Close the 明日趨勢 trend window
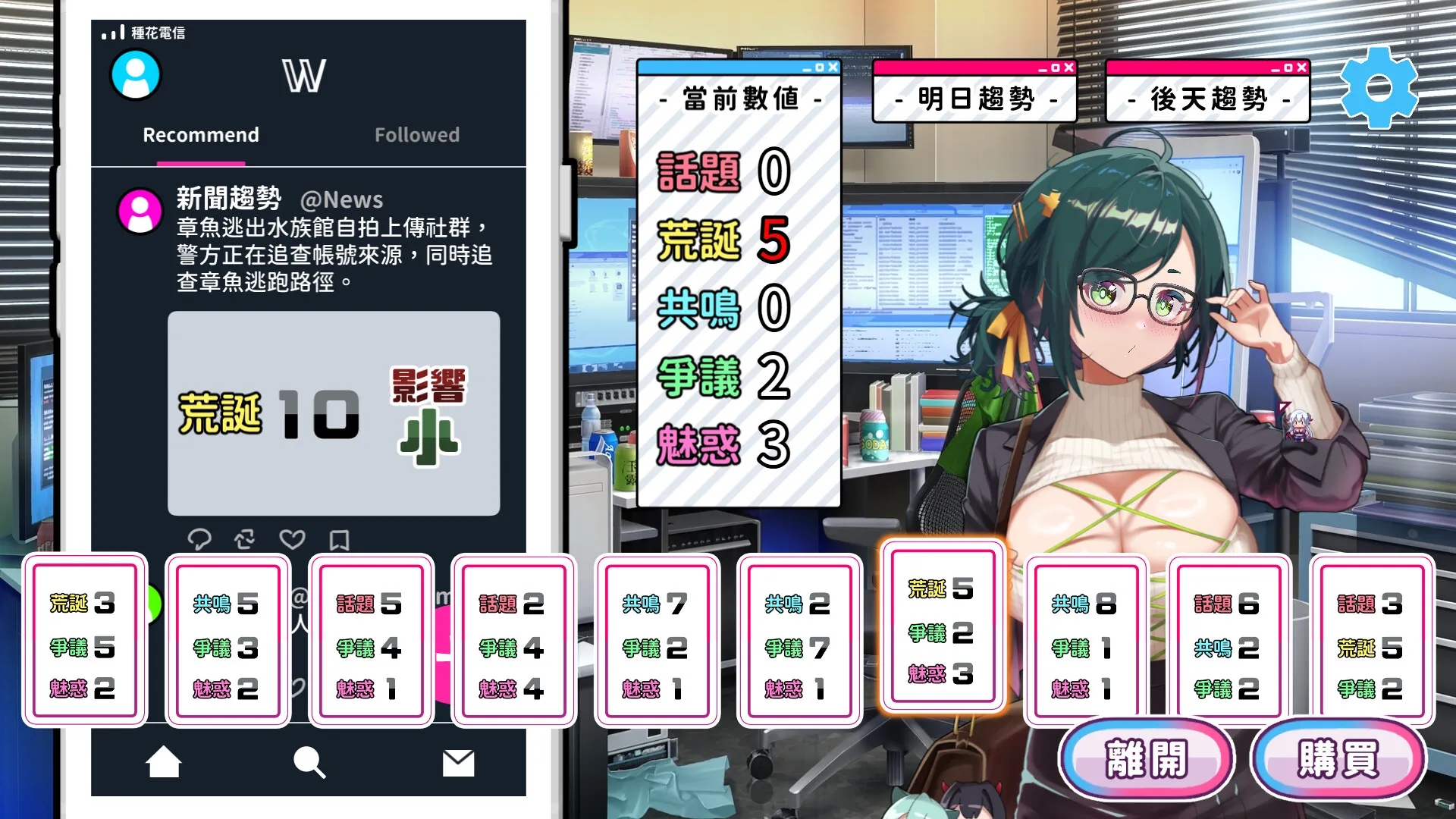Viewport: 1456px width, 819px height. coord(1070,67)
